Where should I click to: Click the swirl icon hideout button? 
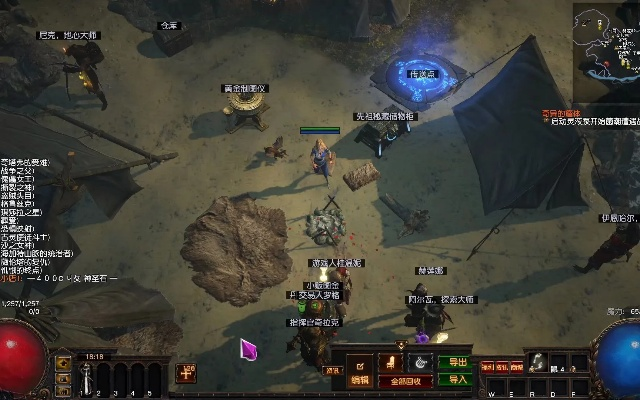421,362
